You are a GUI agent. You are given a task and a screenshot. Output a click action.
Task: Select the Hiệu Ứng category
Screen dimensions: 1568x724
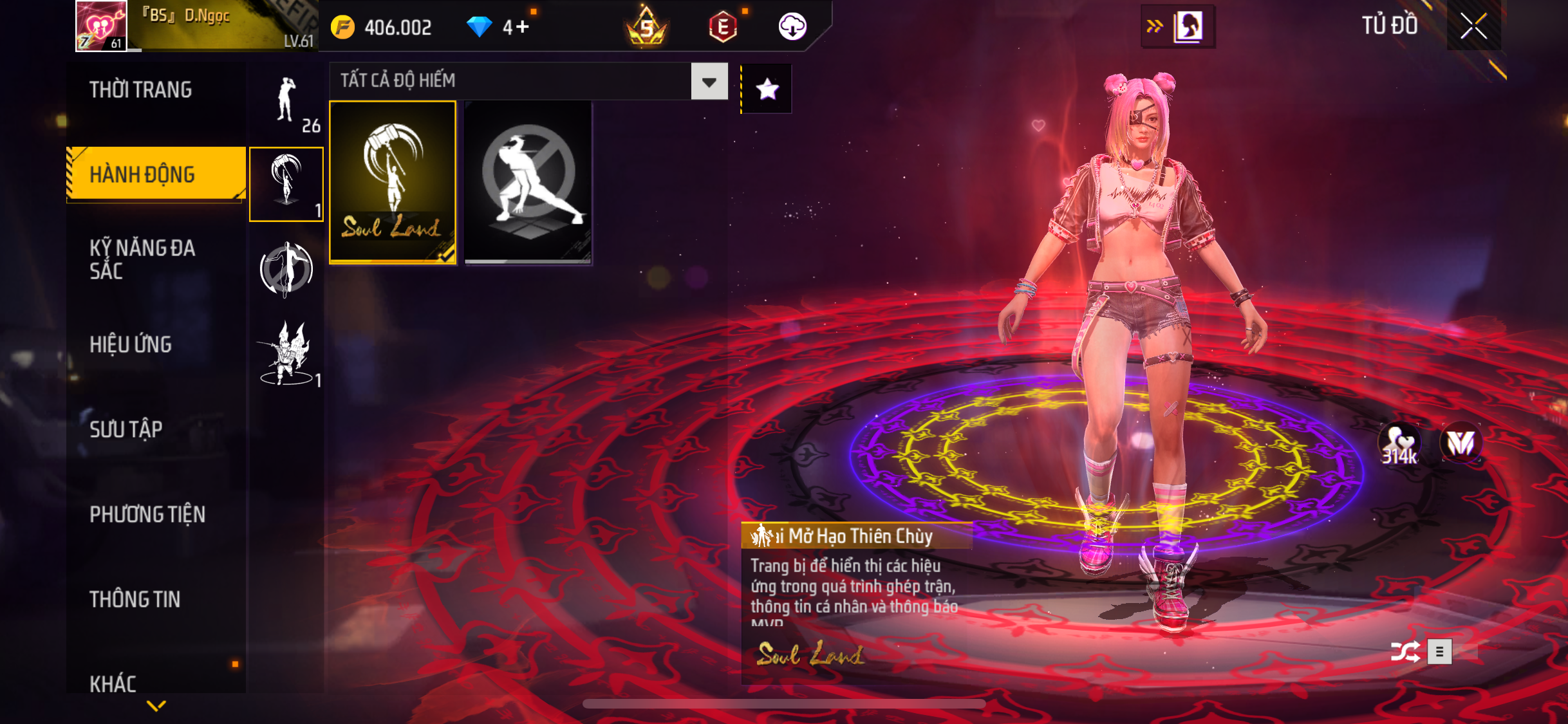click(x=131, y=344)
